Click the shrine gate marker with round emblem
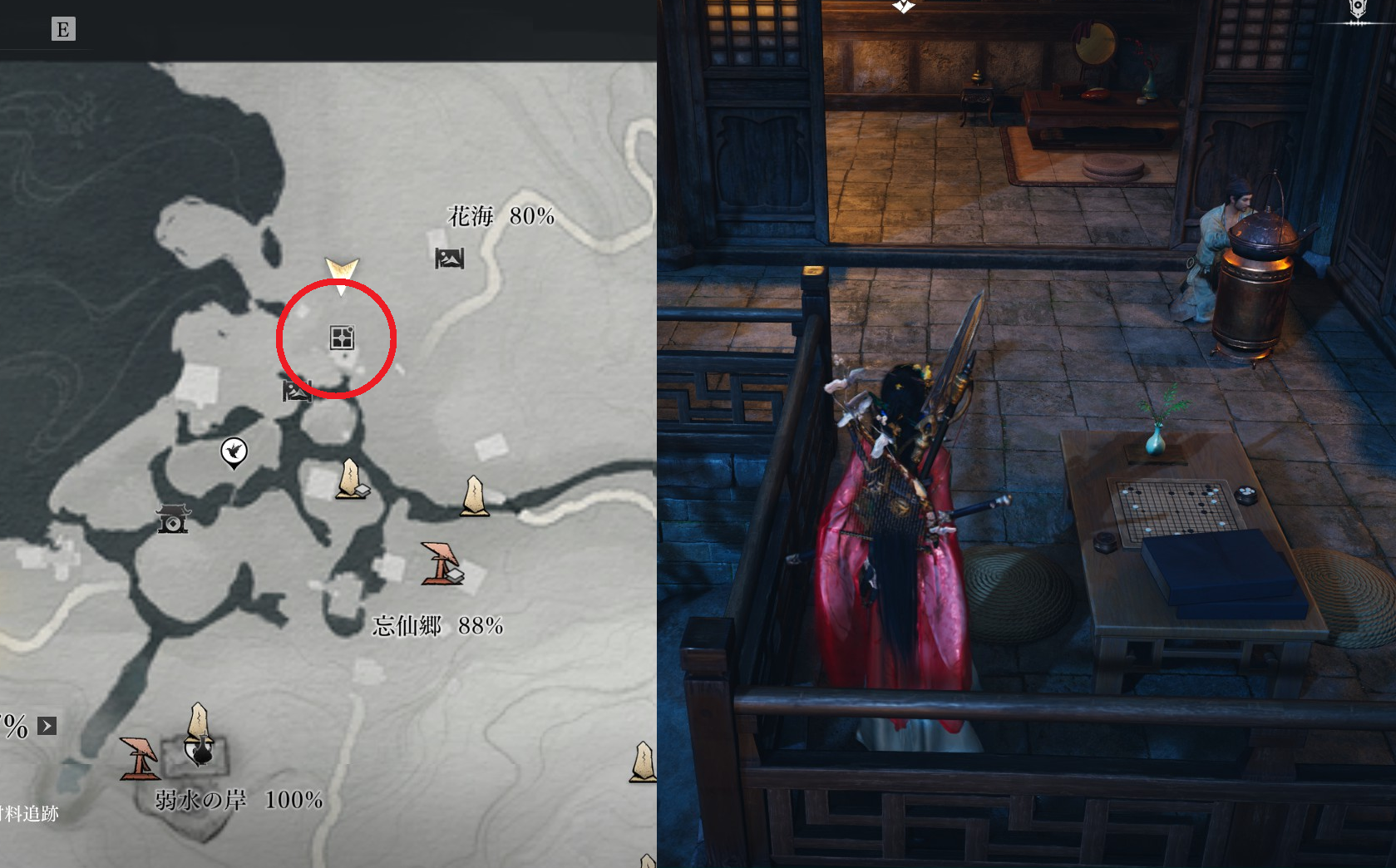Image resolution: width=1396 pixels, height=868 pixels. pos(173,519)
